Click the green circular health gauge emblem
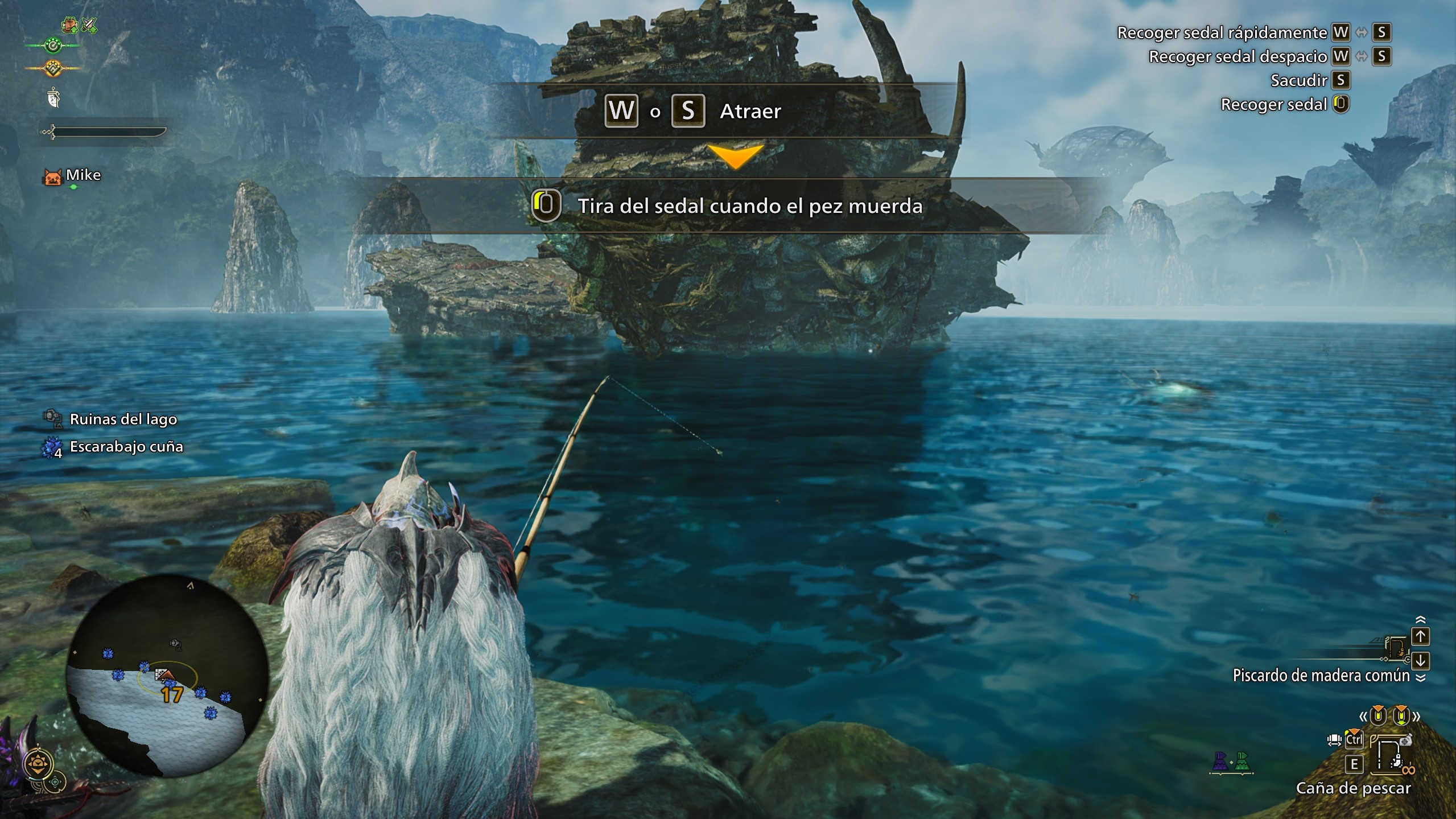The width and height of the screenshot is (1456, 819). [53, 45]
